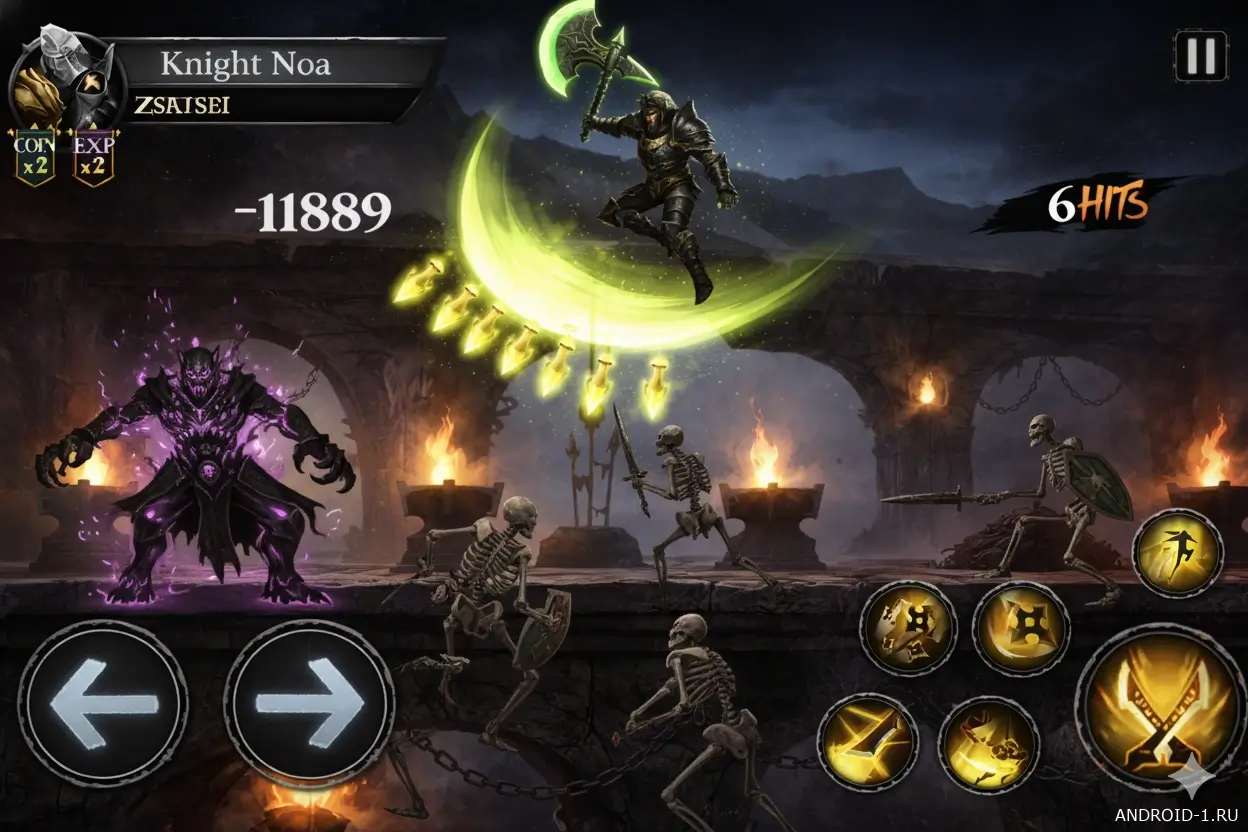Screen dimensions: 1248x832
Task: Activate the crossed swords main attack
Action: pyautogui.click(x=1160, y=706)
